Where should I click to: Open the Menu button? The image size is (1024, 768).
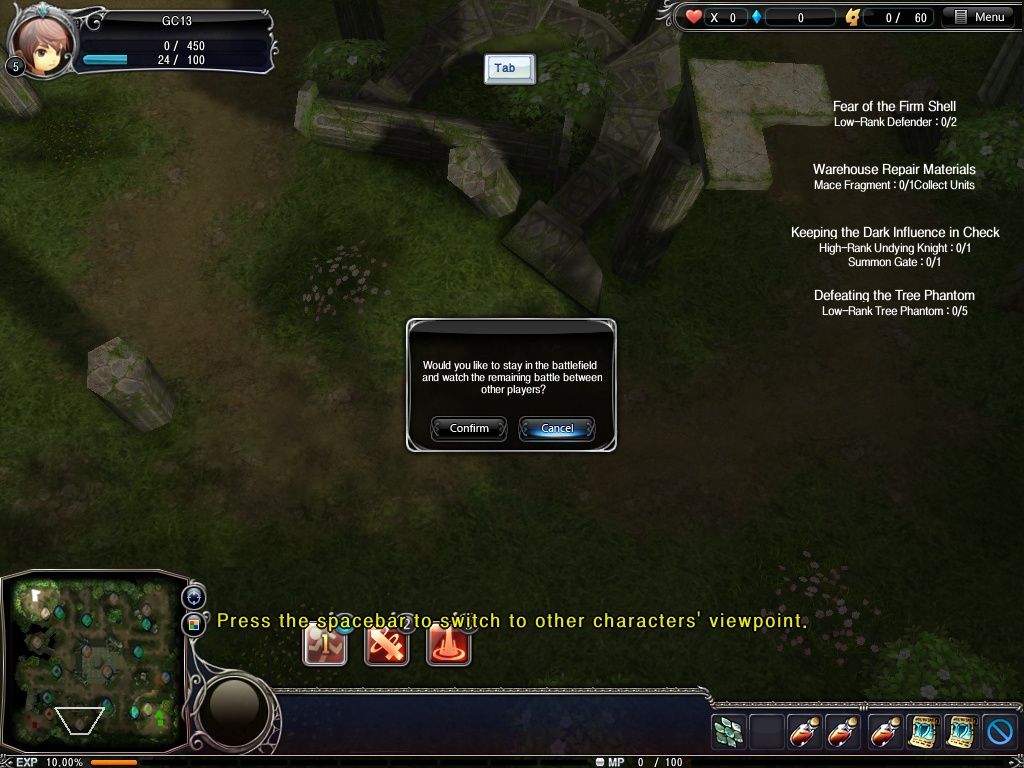[x=980, y=17]
